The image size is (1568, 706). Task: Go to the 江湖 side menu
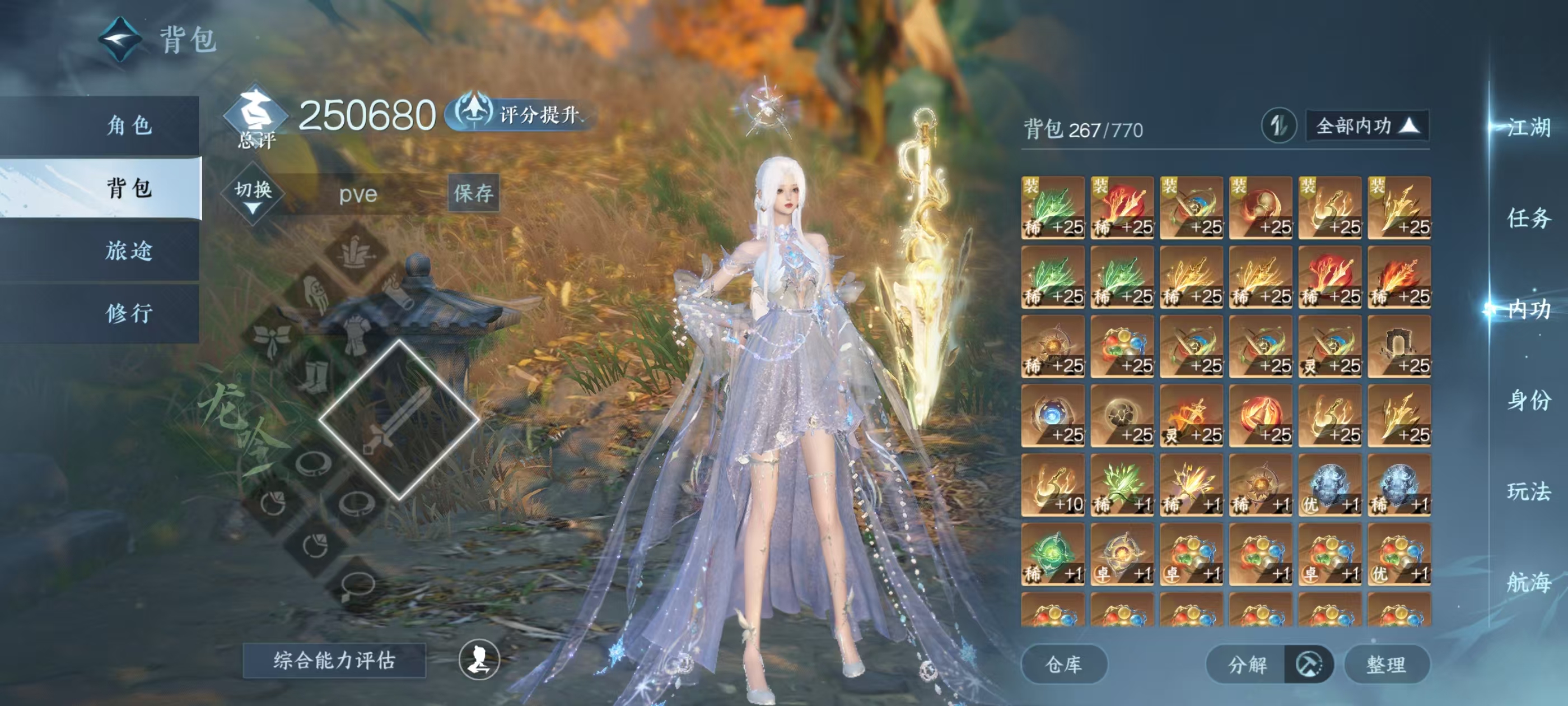click(1528, 127)
